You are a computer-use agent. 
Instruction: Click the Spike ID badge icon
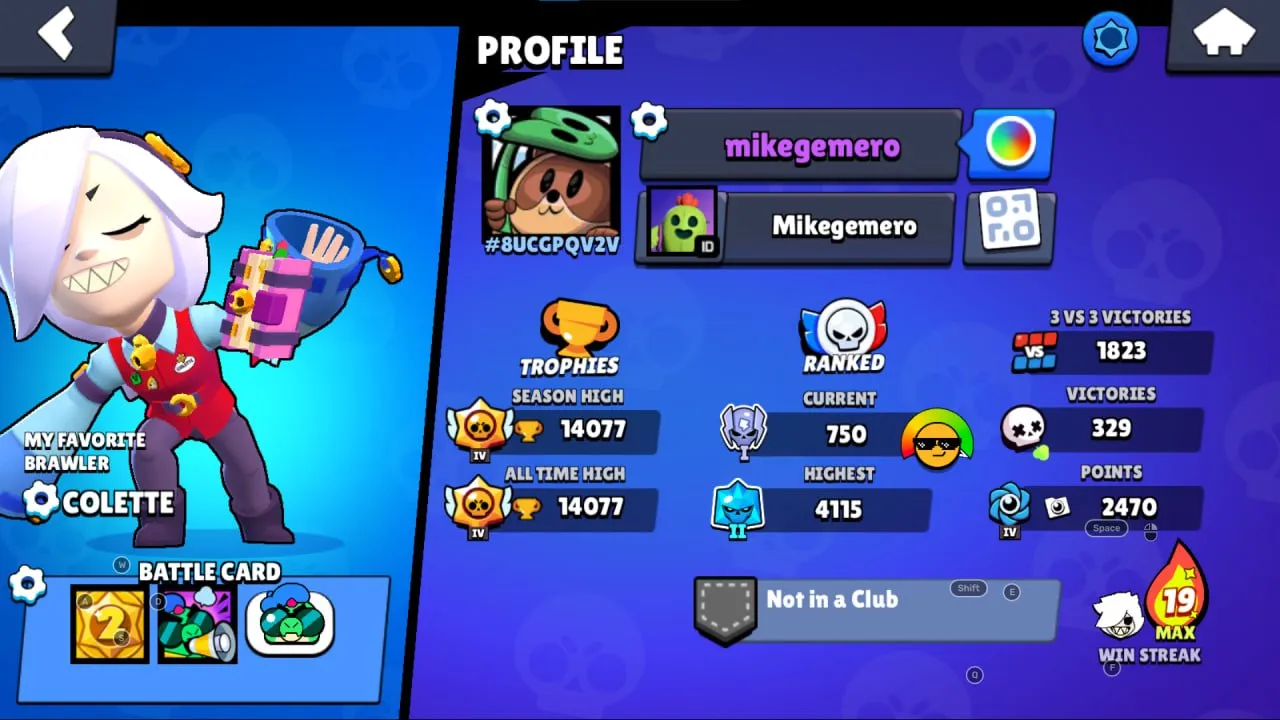coord(683,222)
